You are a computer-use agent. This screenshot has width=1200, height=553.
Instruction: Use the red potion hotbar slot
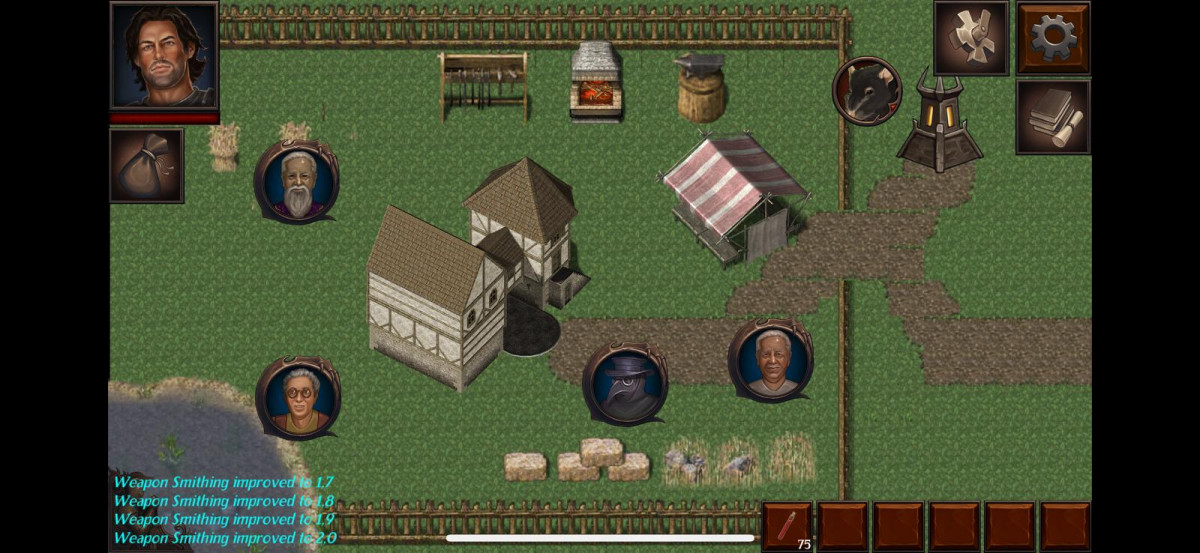point(787,526)
